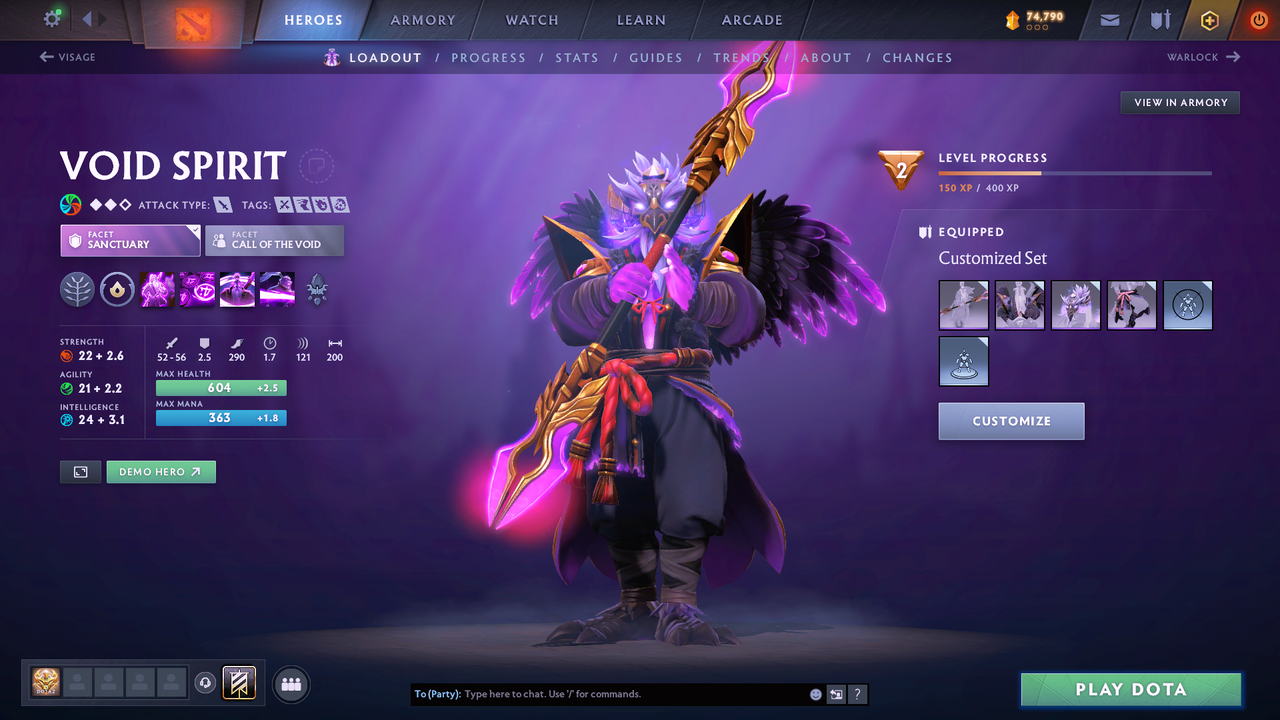This screenshot has width=1280, height=720.
Task: Launch the hero with DEMO HERO
Action: pyautogui.click(x=161, y=471)
